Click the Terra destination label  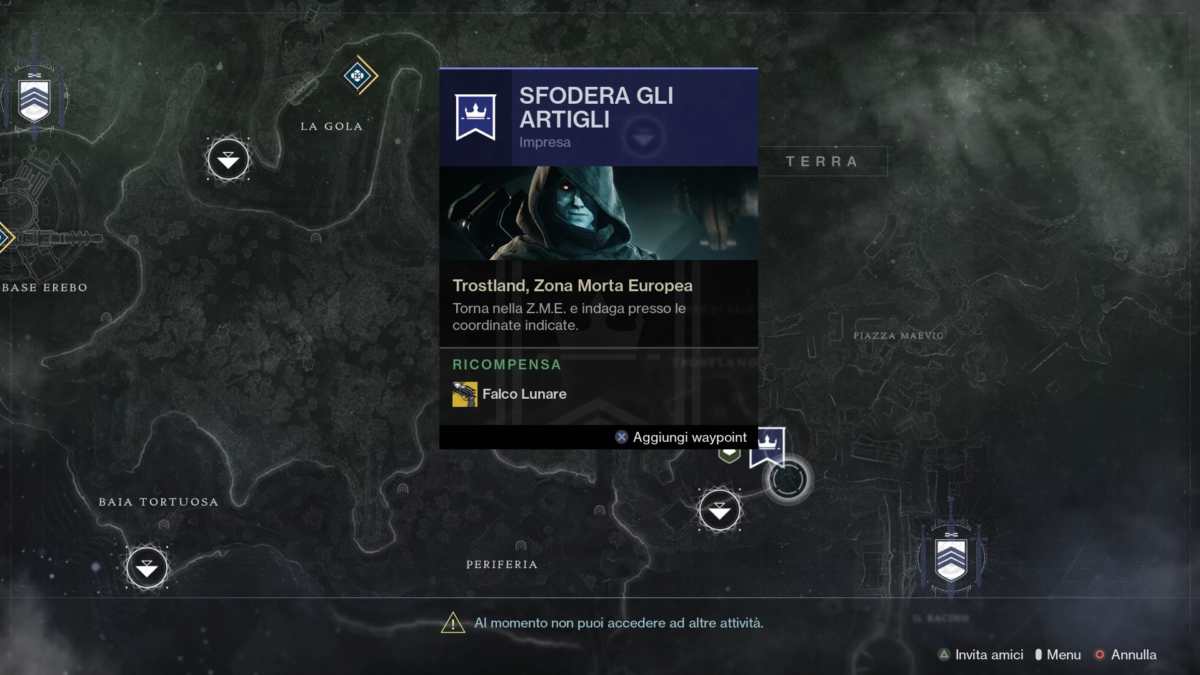[x=822, y=161]
